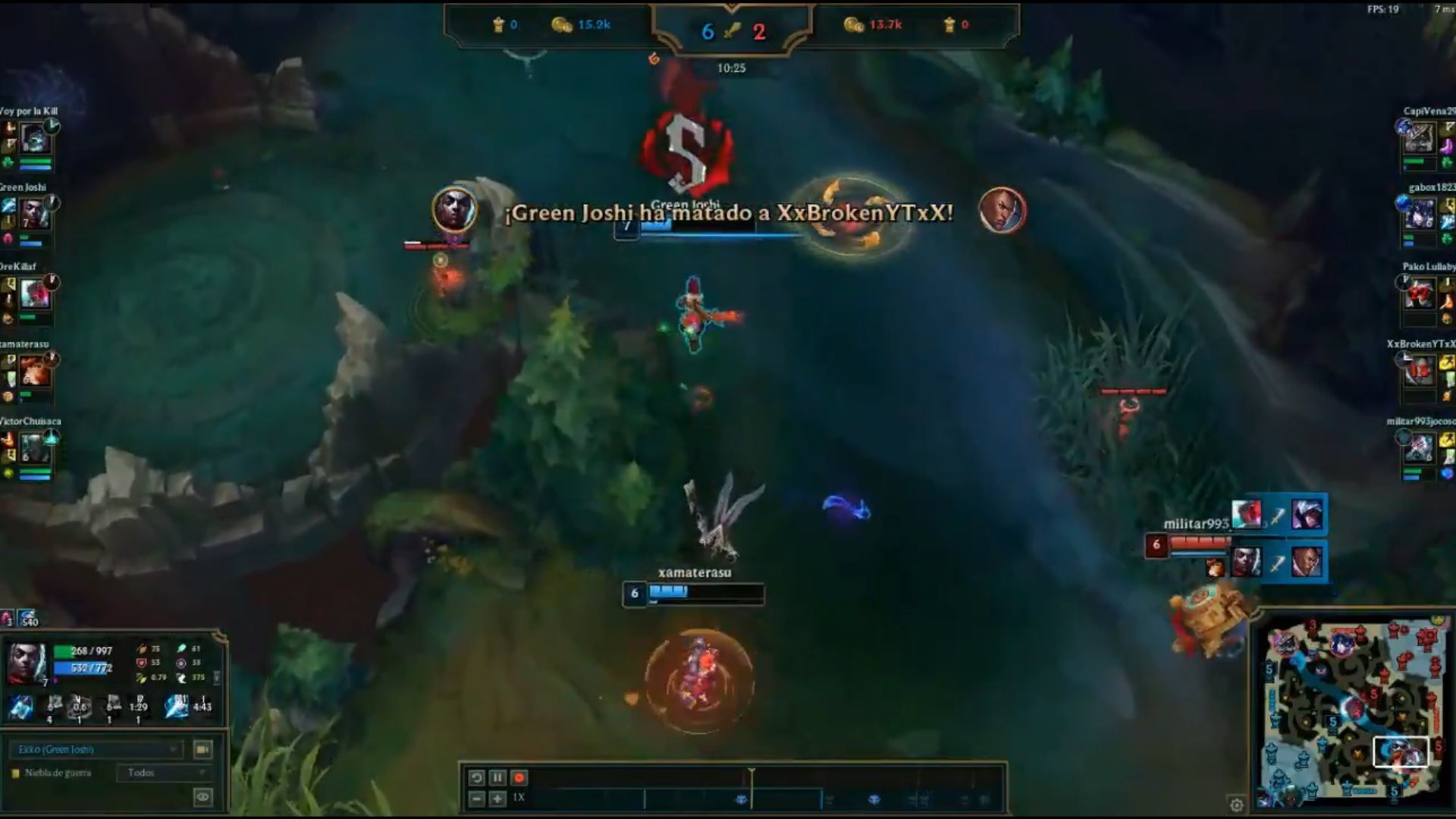Open the Ekko (Green Joshi) camera target dropdown

click(96, 749)
